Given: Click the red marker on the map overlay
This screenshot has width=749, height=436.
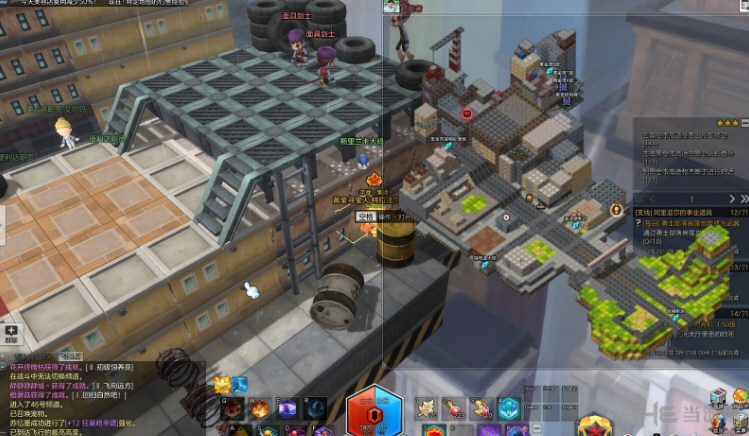Looking at the screenshot, I should pos(467,115).
